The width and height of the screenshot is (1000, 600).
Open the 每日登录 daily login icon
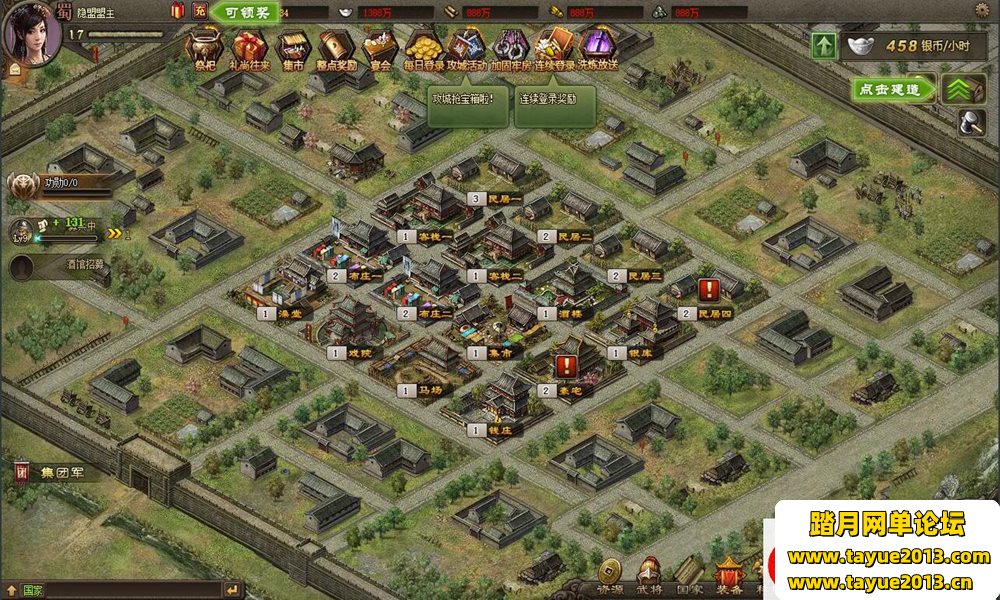[423, 46]
